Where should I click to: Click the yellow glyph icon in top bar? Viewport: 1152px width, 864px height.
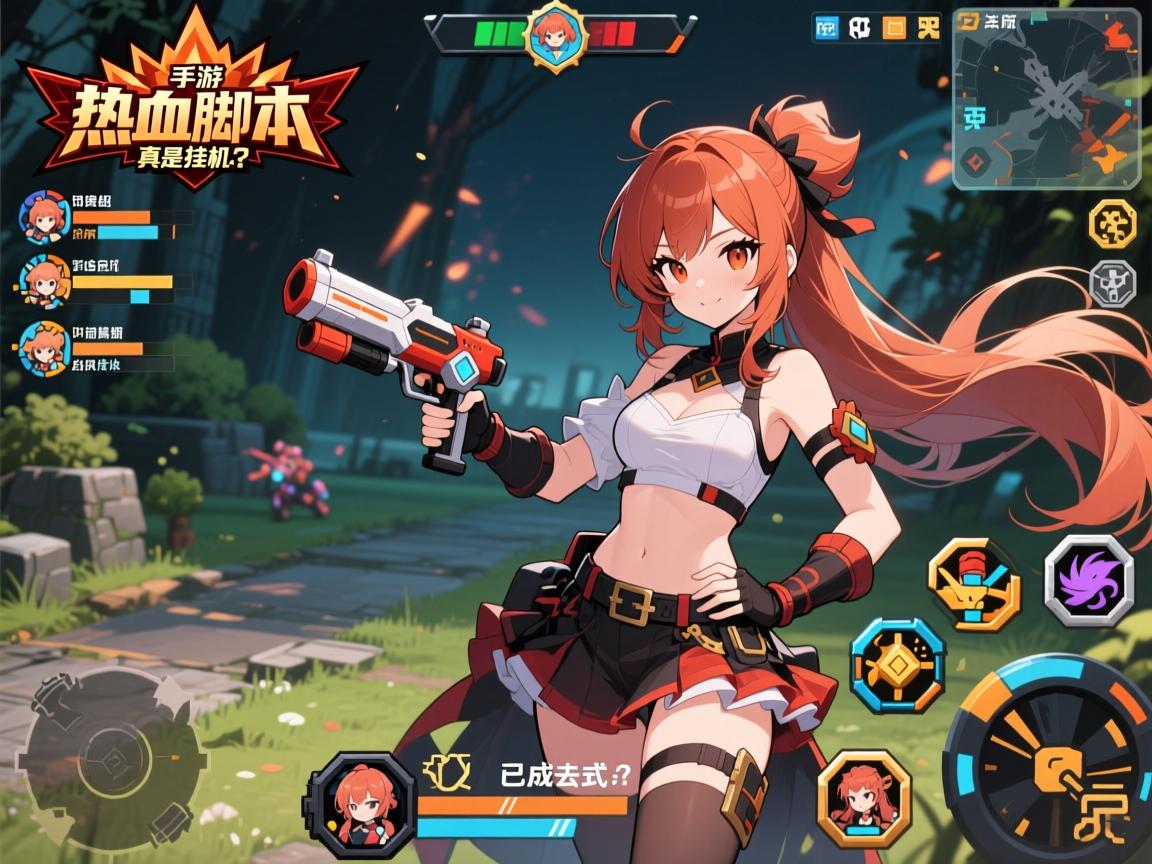click(928, 28)
